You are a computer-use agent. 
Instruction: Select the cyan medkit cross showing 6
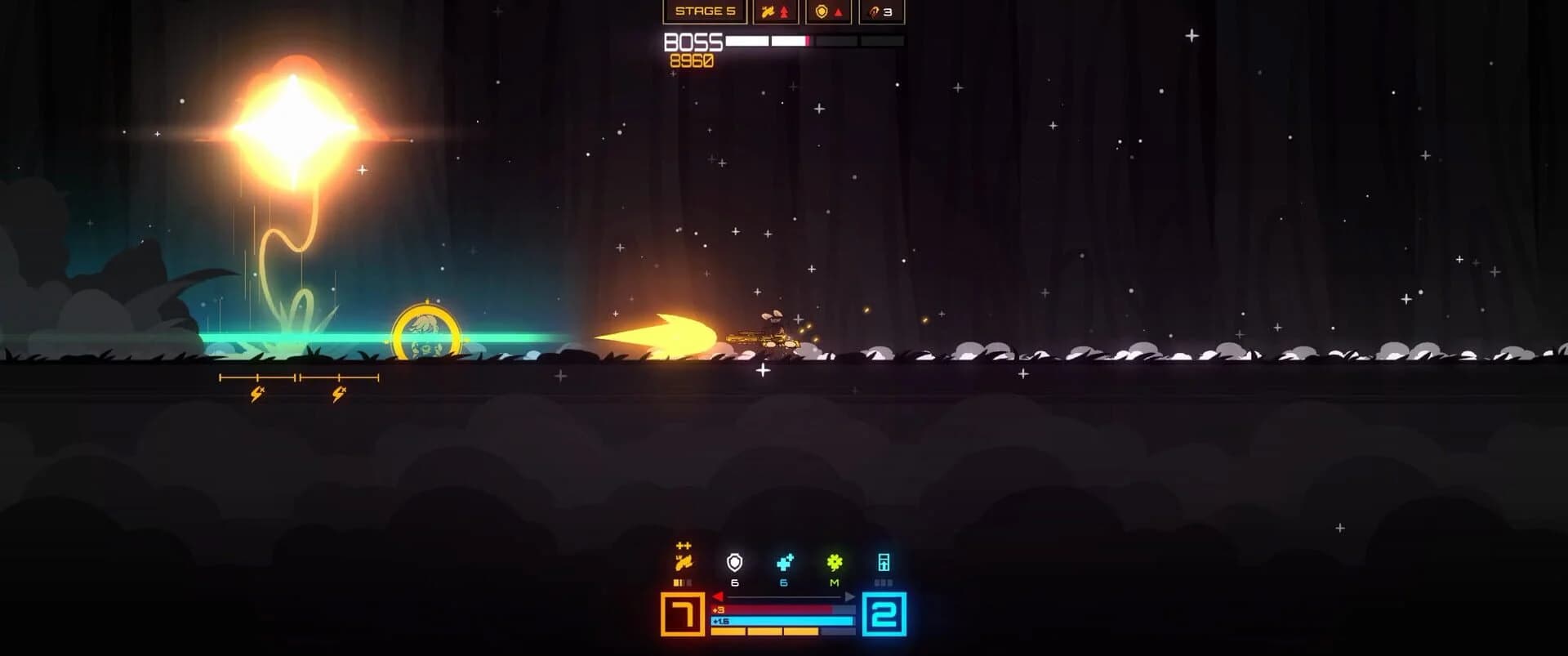tap(785, 562)
